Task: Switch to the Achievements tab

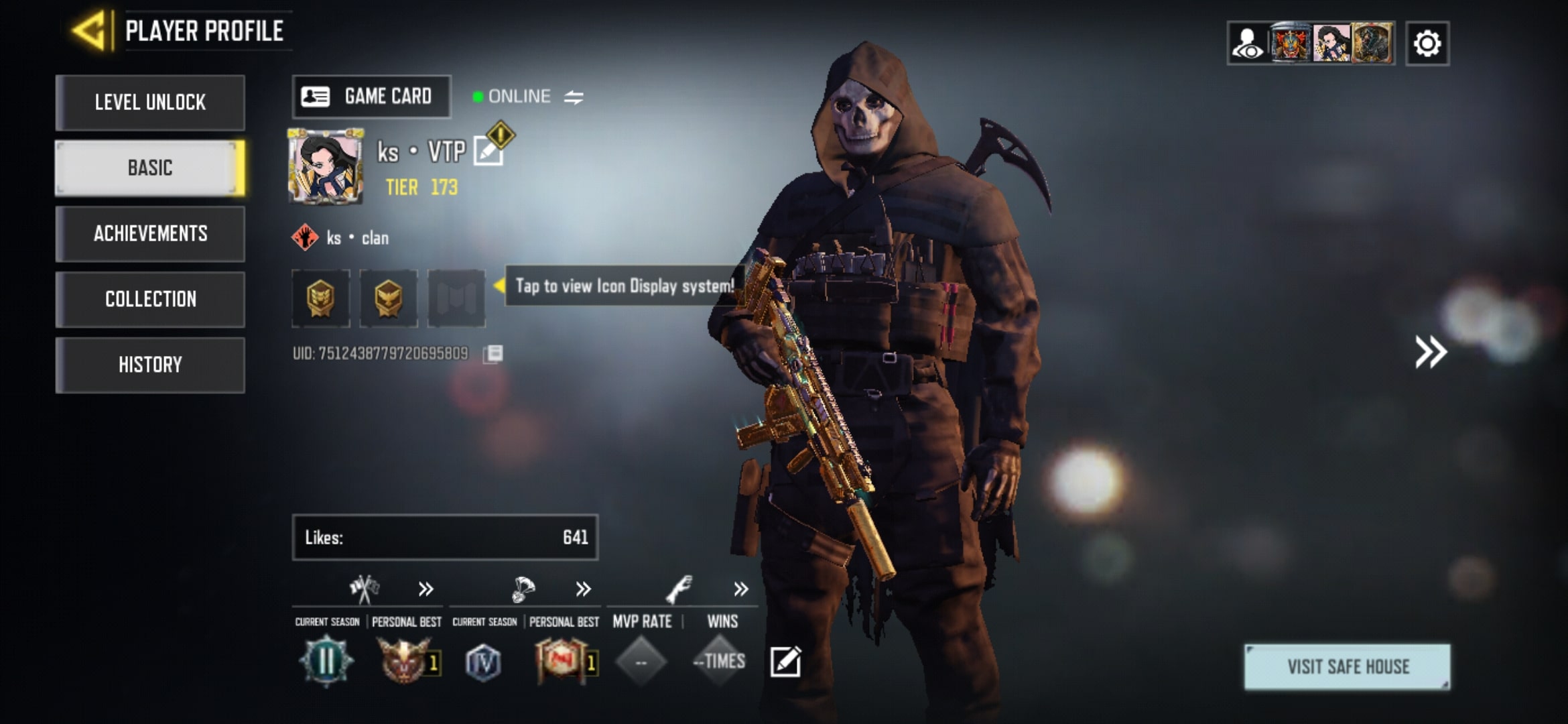Action: 150,233
